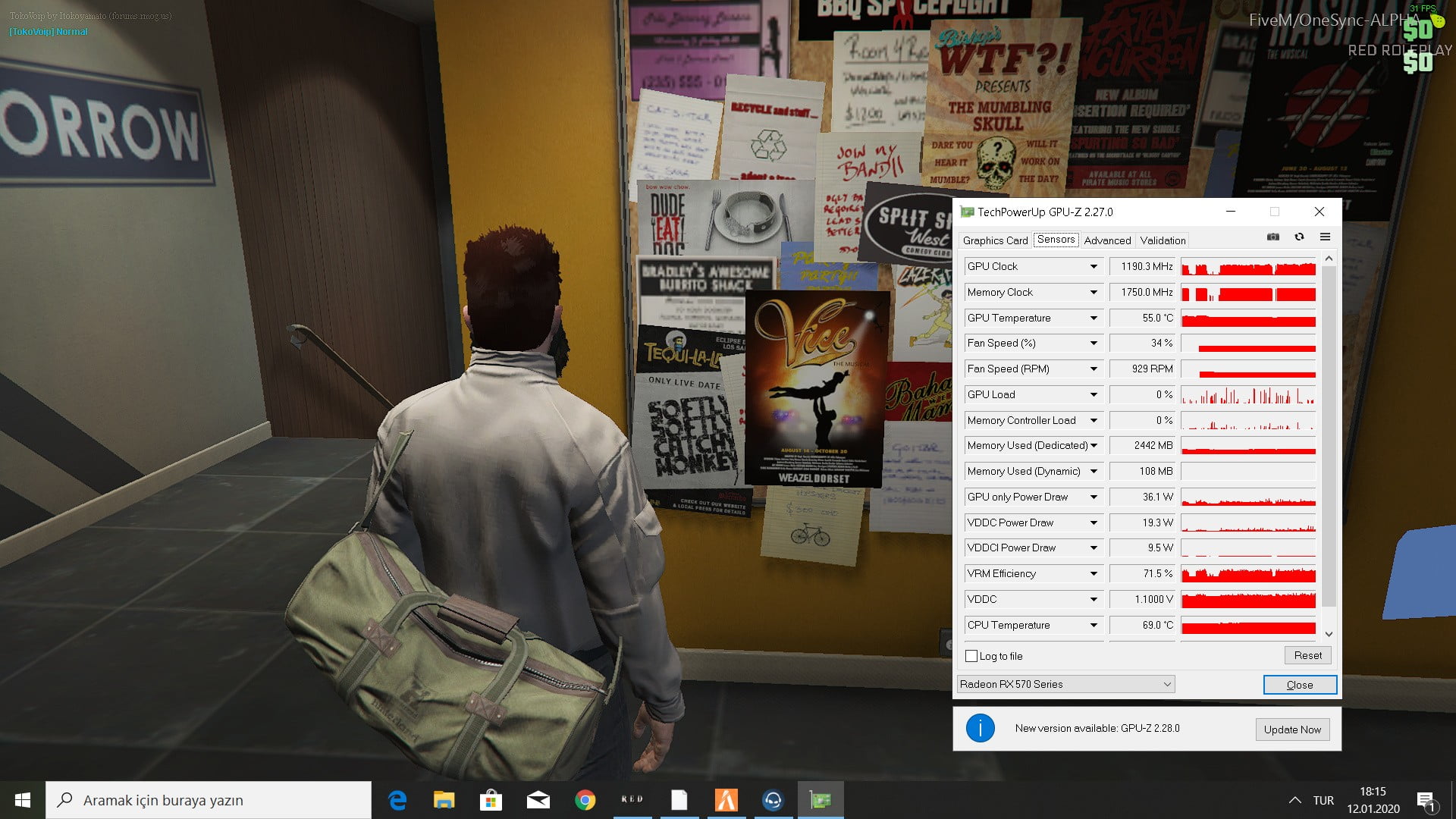
Task: Open the CPU Temperature sensor dropdown
Action: [1094, 625]
